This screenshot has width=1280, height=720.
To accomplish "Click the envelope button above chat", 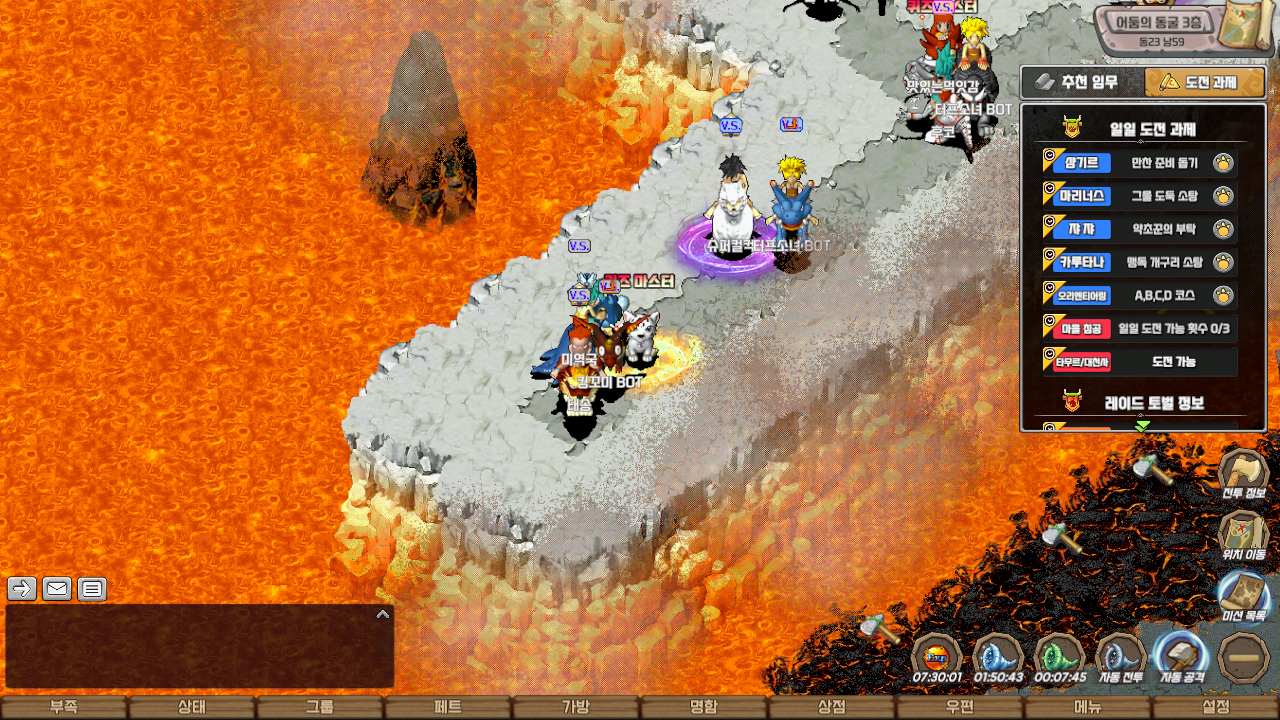I will (x=57, y=589).
